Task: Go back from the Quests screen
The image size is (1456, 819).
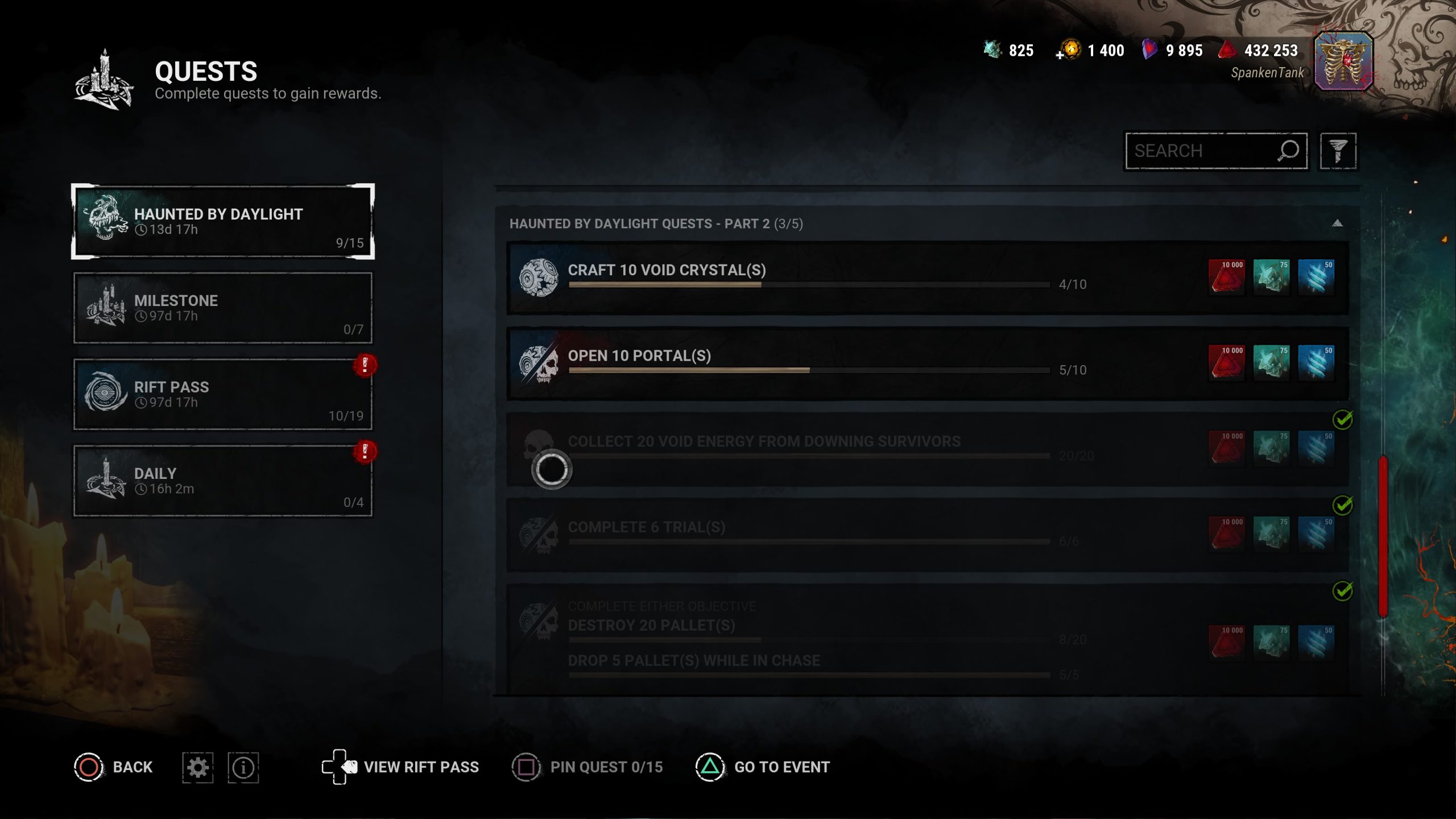Action: click(114, 767)
